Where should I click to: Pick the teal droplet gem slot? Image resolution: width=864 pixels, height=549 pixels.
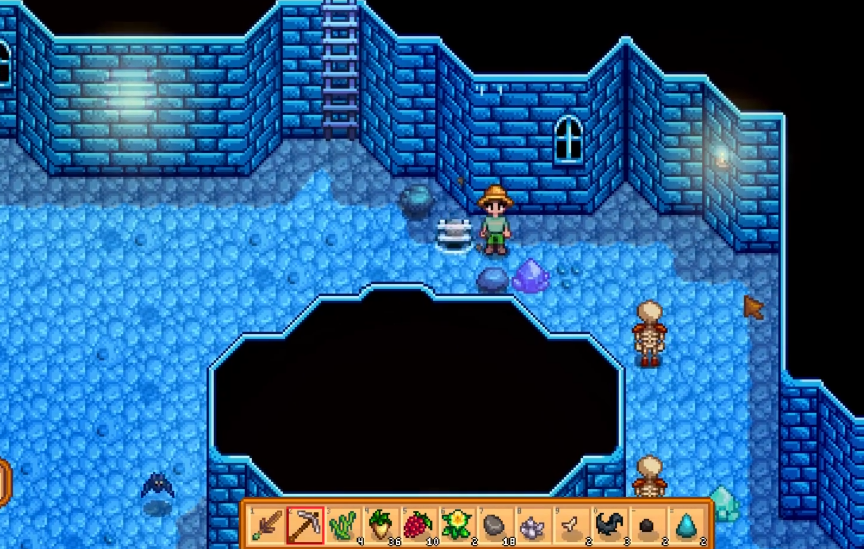(686, 524)
